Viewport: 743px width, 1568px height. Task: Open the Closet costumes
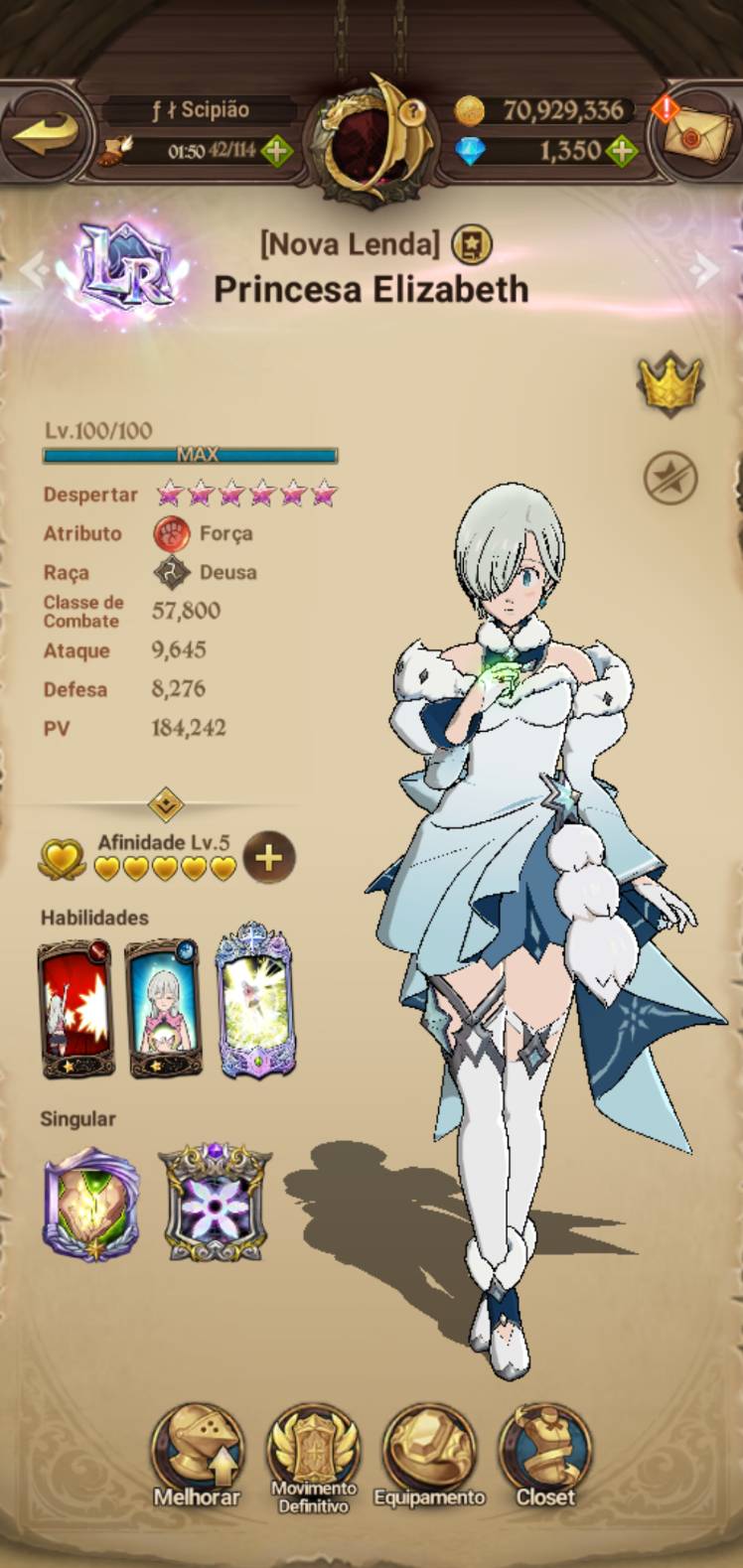click(545, 1457)
